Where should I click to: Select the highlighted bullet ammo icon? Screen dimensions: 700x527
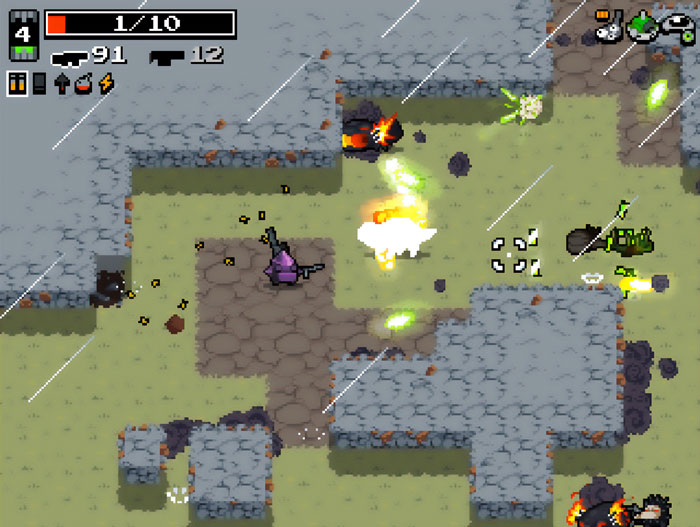(x=17, y=83)
